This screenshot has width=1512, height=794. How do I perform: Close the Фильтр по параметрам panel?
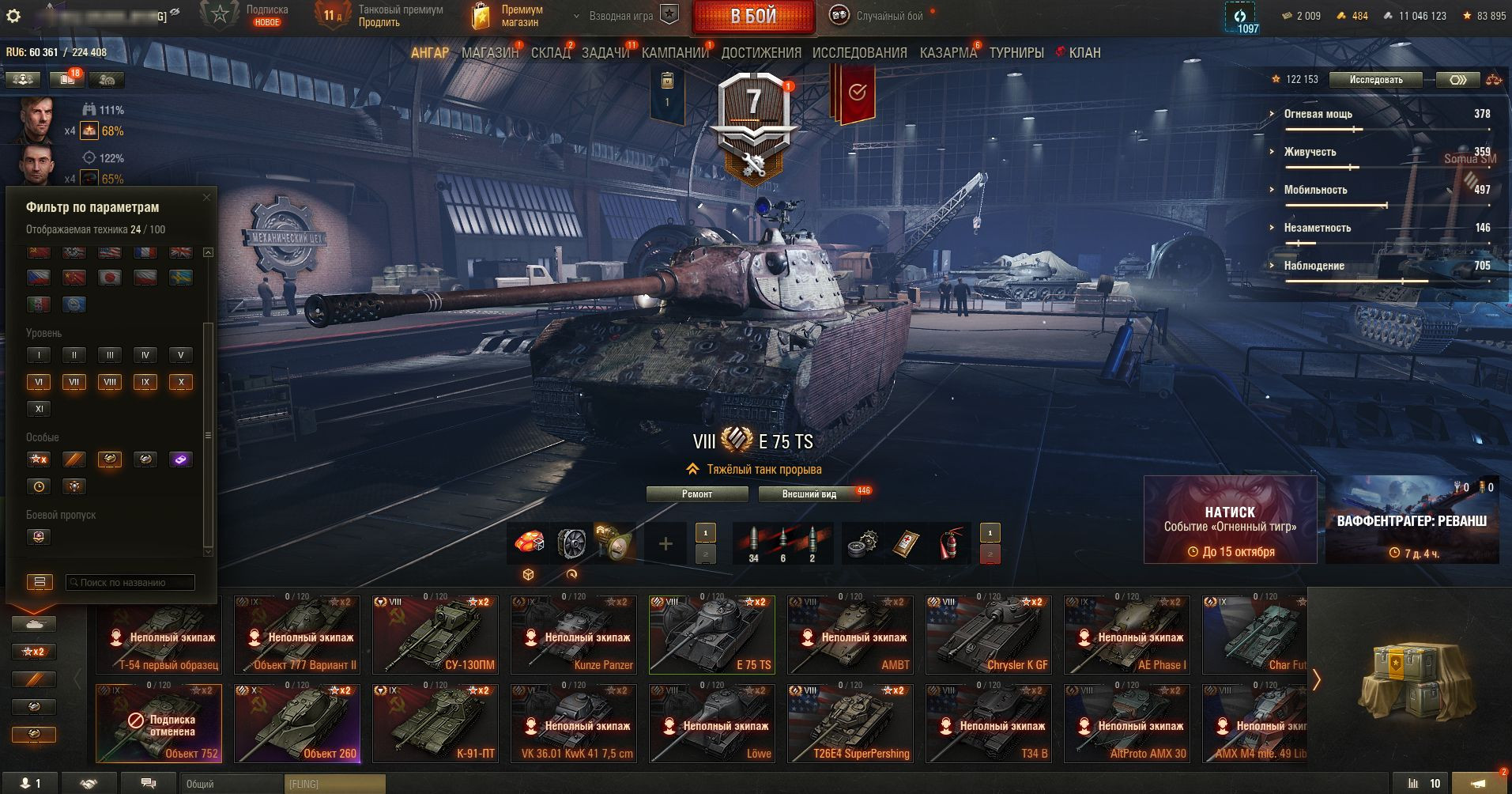point(207,198)
